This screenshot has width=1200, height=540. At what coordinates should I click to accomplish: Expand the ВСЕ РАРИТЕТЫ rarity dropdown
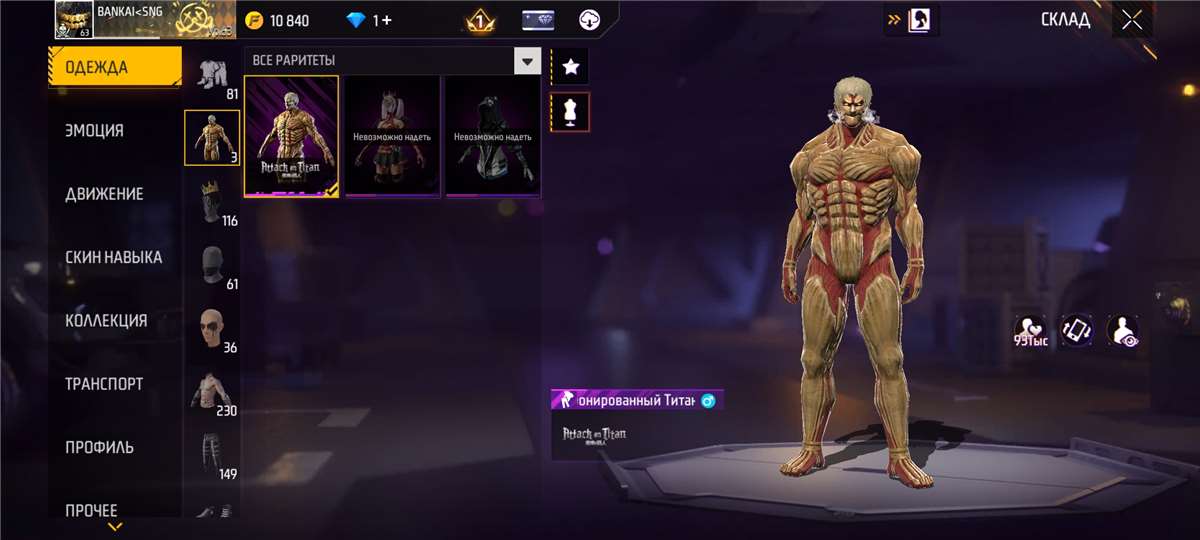pos(527,61)
